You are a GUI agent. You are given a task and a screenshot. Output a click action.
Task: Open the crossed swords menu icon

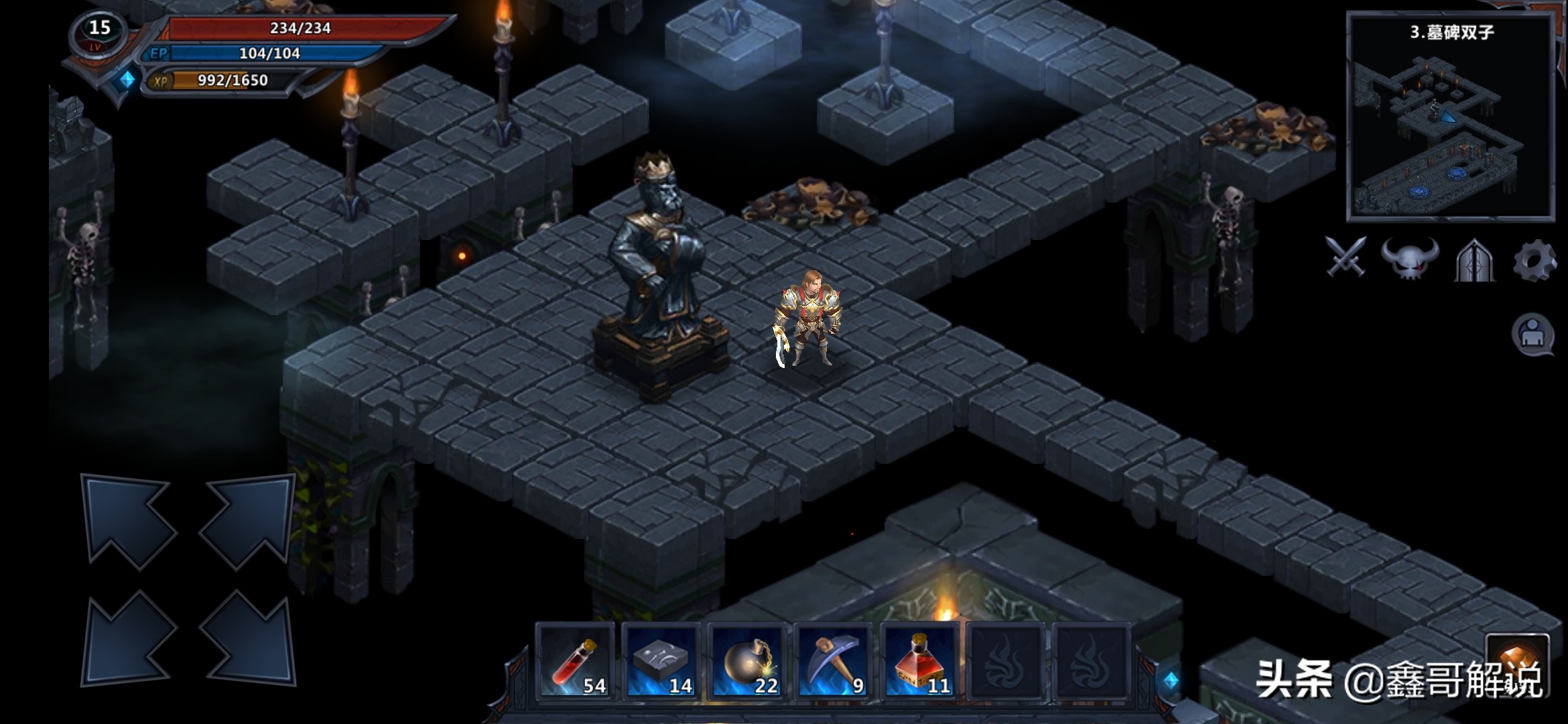(x=1346, y=257)
